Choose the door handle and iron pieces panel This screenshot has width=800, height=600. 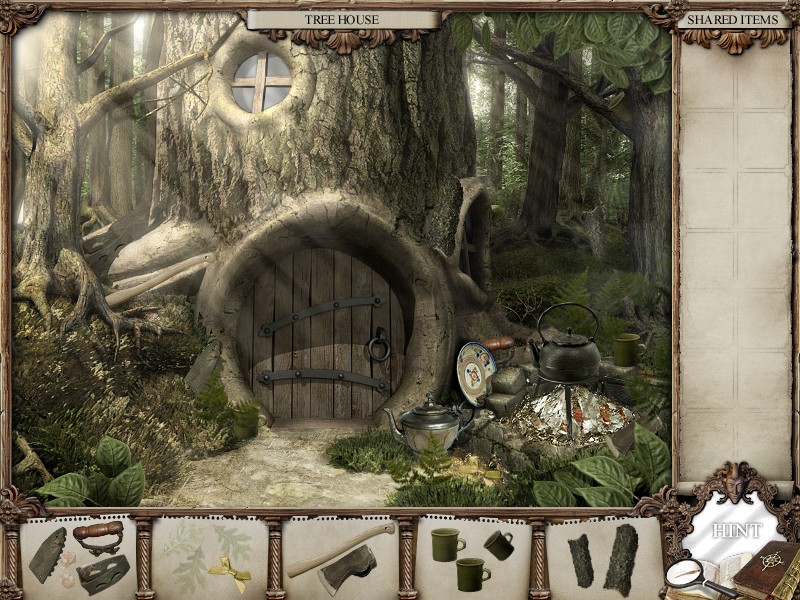[78, 557]
